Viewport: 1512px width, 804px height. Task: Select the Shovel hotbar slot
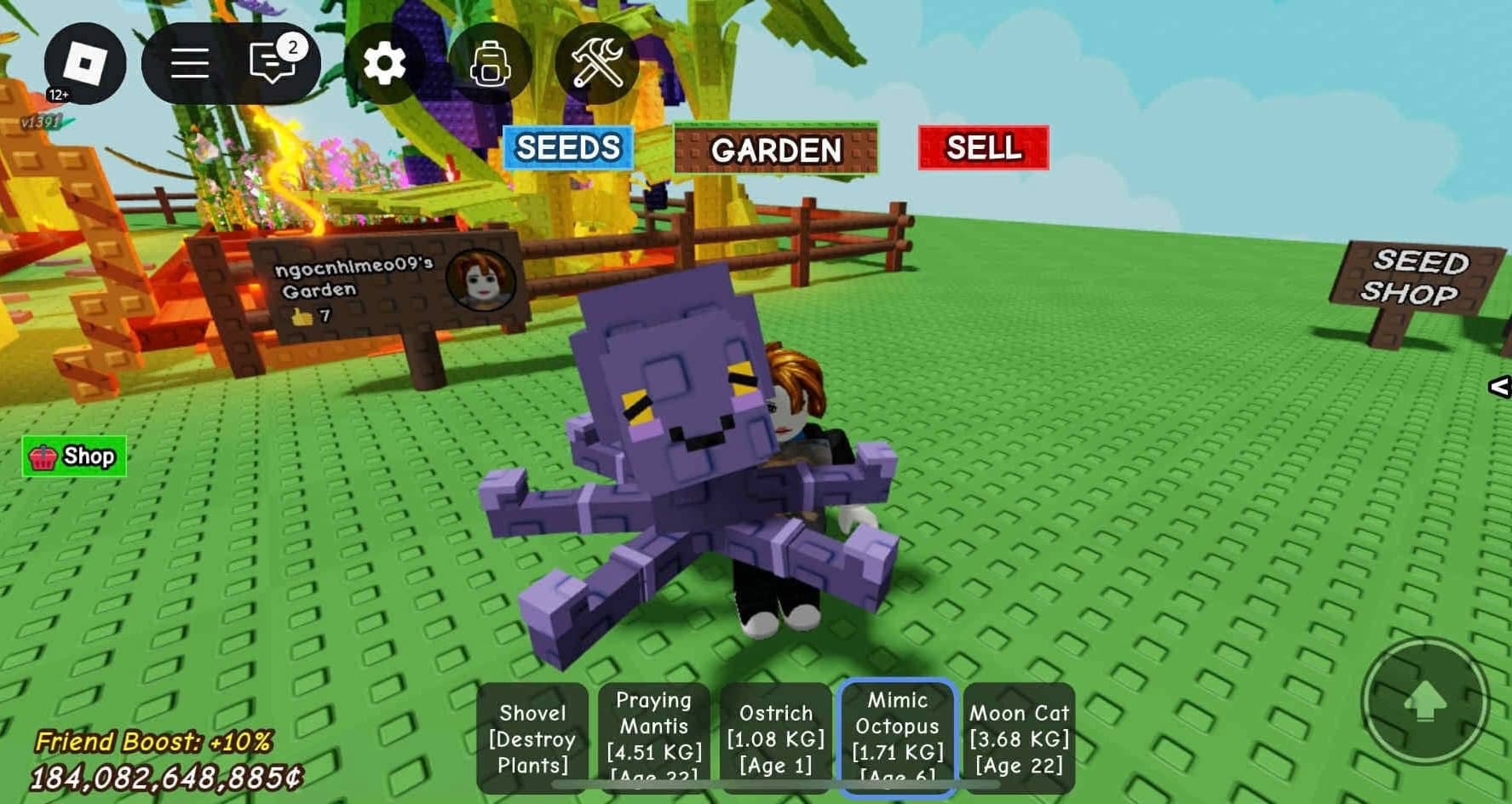coord(532,738)
